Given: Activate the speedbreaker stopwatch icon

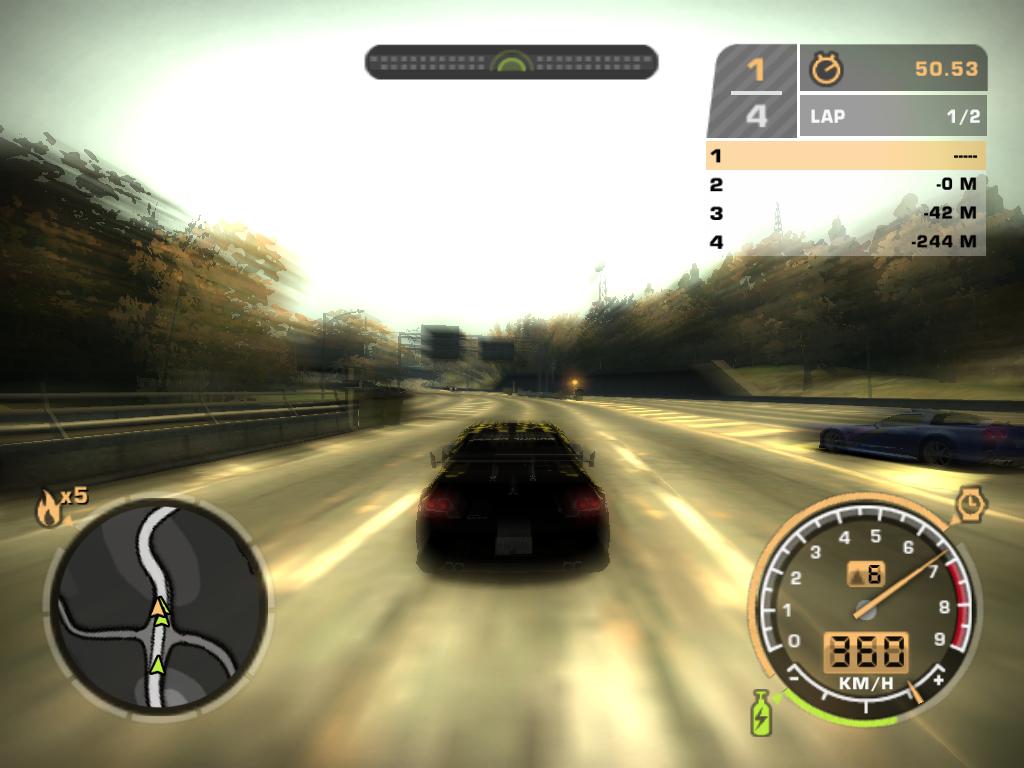Looking at the screenshot, I should [970, 504].
